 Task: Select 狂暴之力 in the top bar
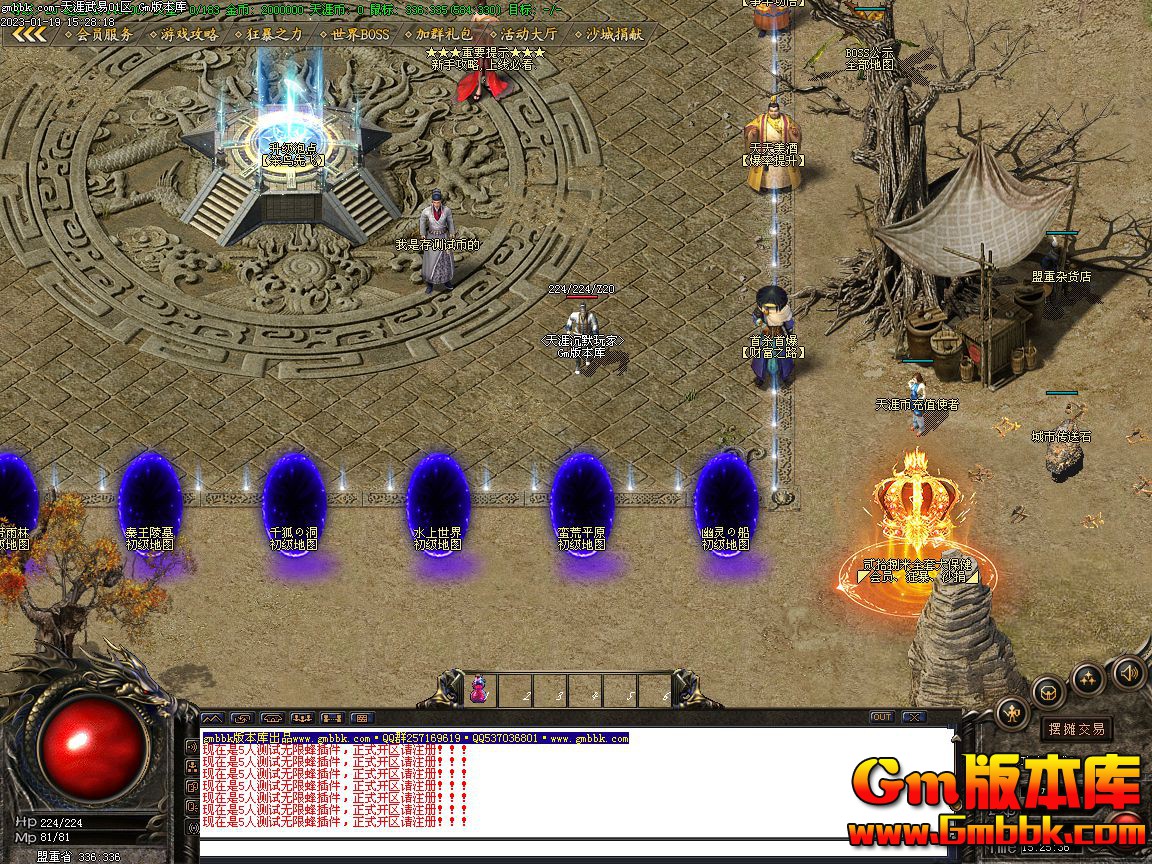267,34
